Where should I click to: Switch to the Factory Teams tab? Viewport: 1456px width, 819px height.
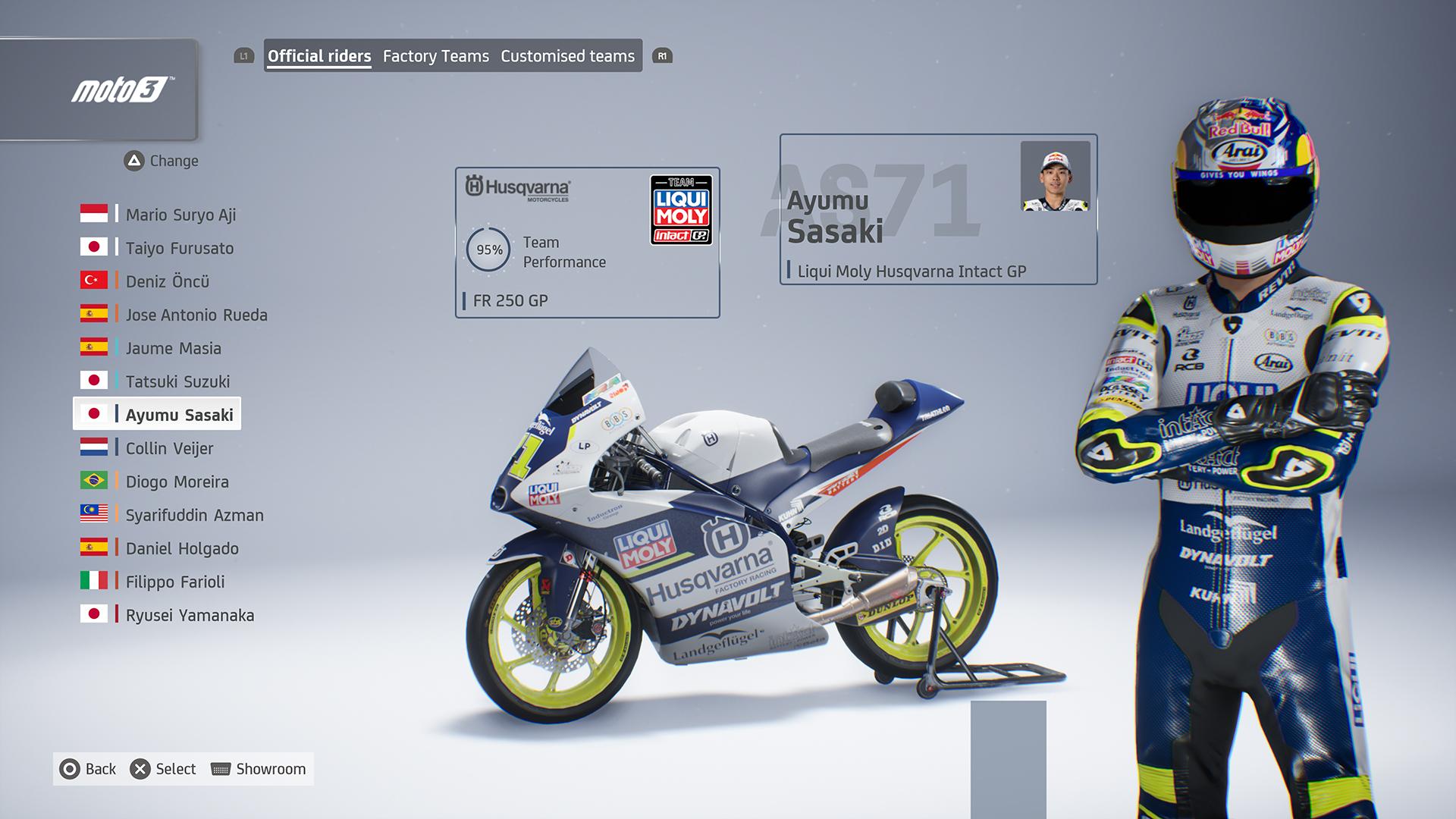click(x=436, y=55)
